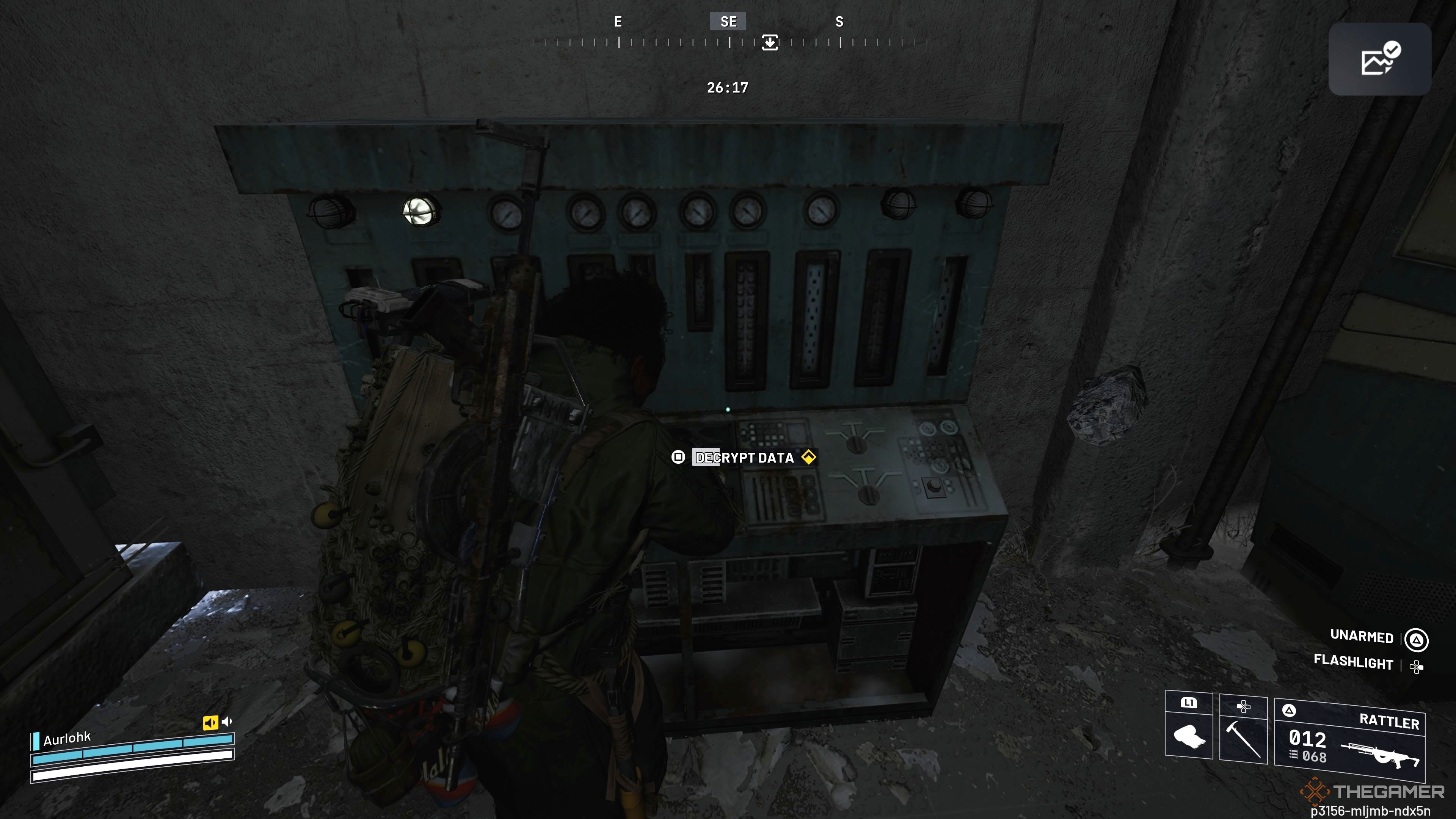Select the SE heading on the compass
Image resolution: width=1456 pixels, height=819 pixels.
[728, 22]
